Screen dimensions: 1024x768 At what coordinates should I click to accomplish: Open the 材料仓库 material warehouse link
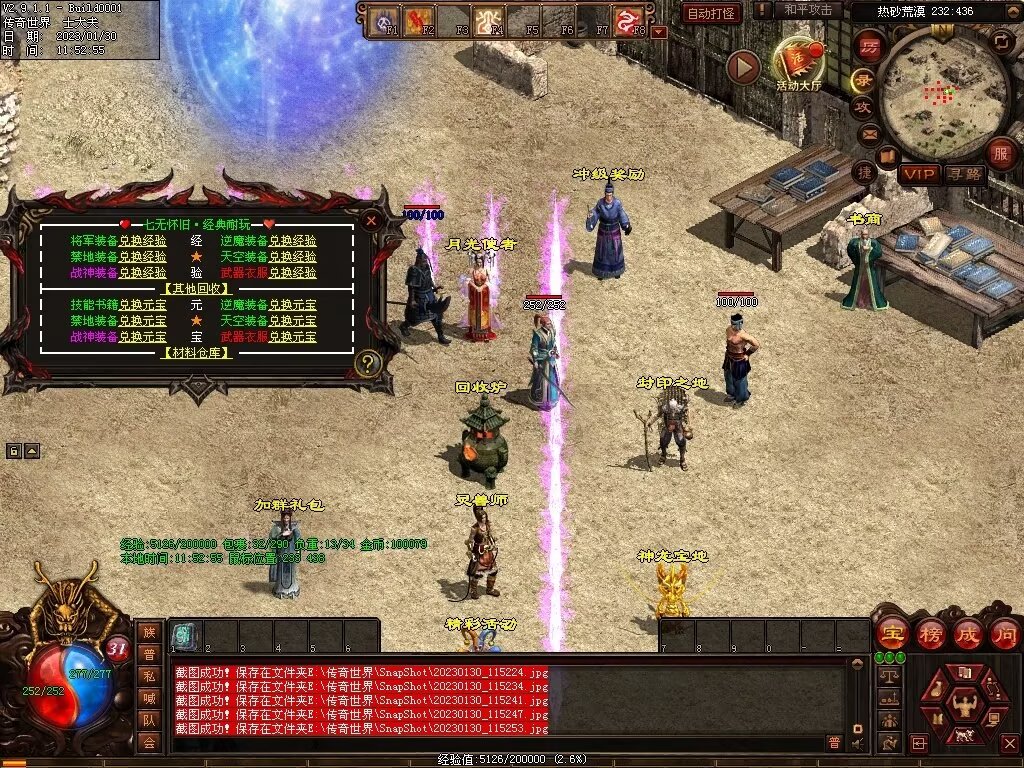point(196,353)
